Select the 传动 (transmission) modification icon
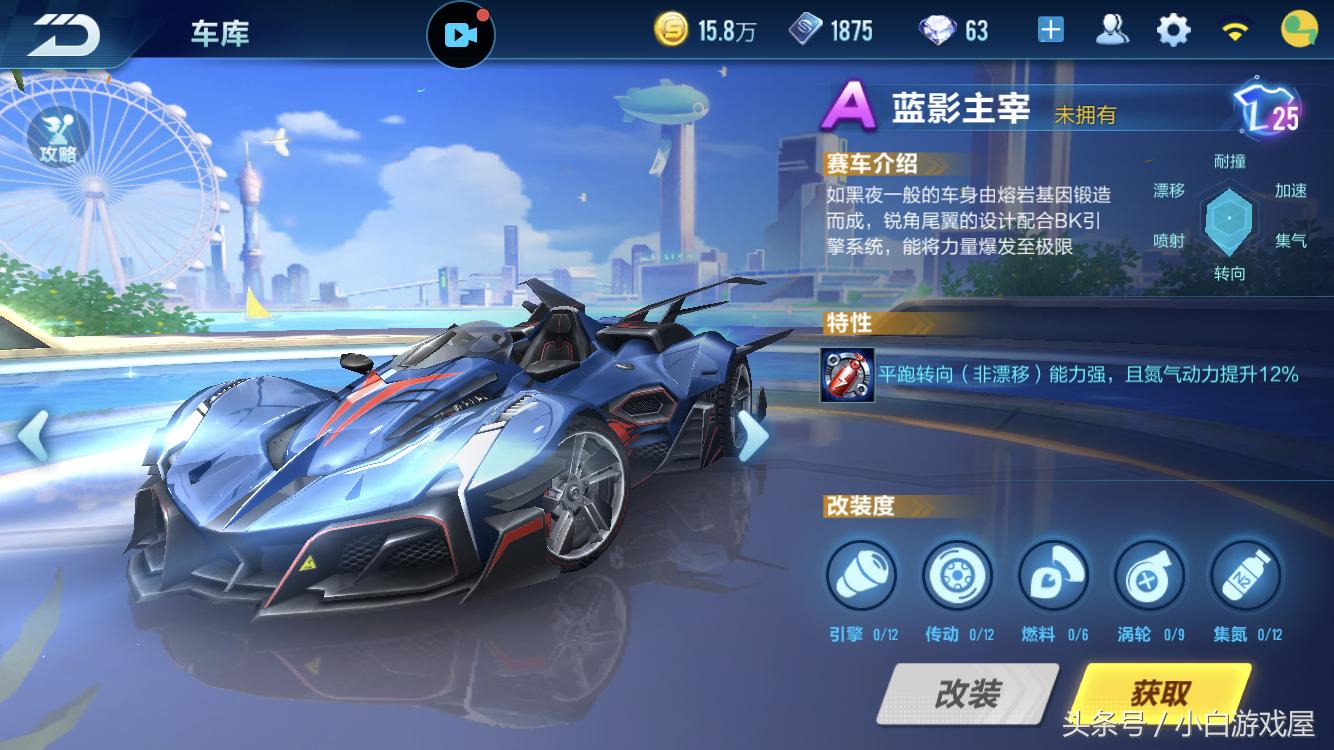1334x750 pixels. pos(957,577)
